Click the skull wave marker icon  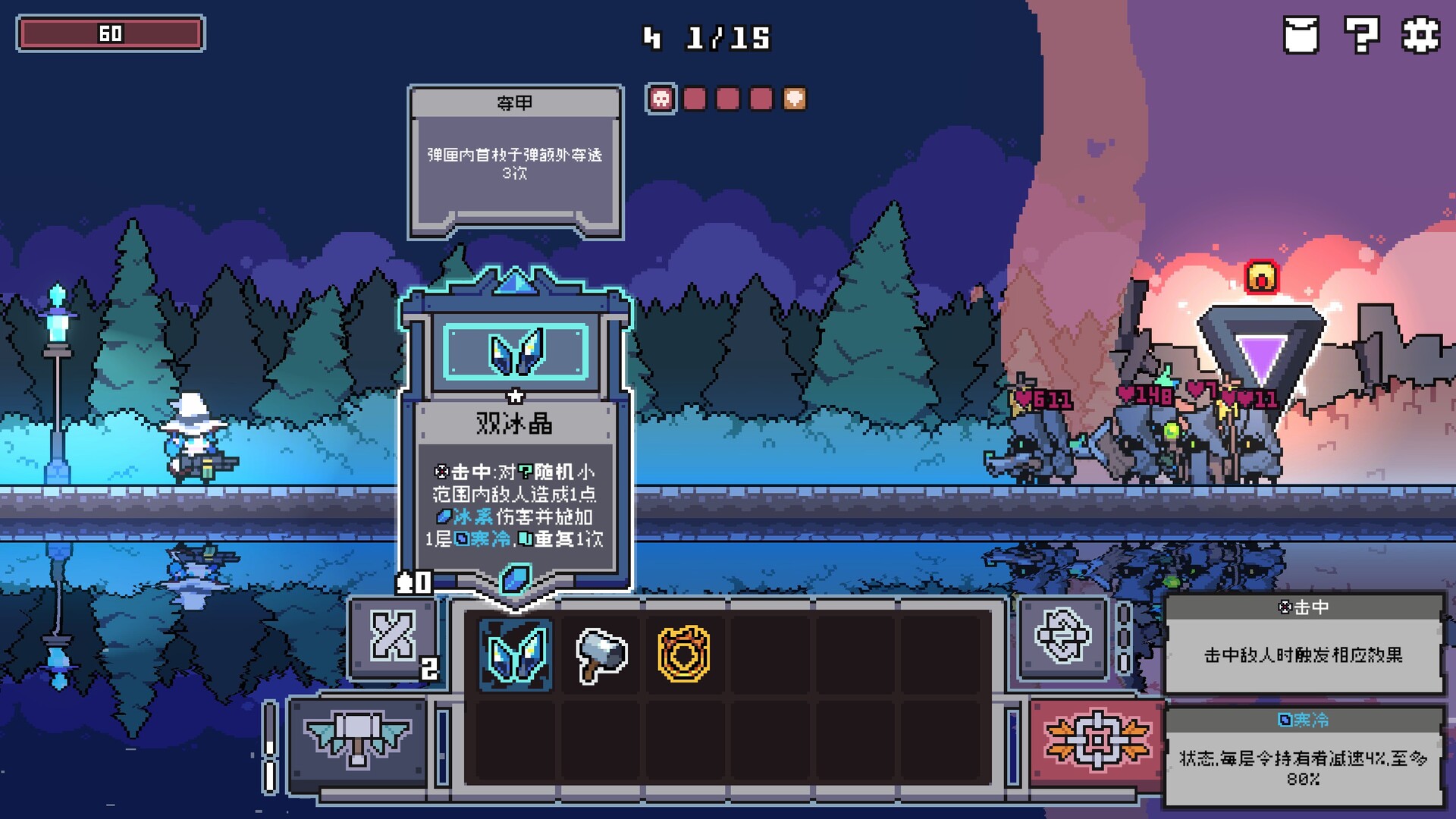point(663,98)
